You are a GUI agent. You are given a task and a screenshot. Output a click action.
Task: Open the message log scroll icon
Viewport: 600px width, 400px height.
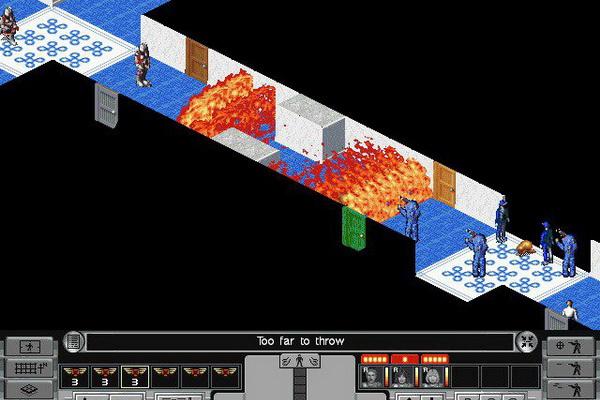point(73,342)
